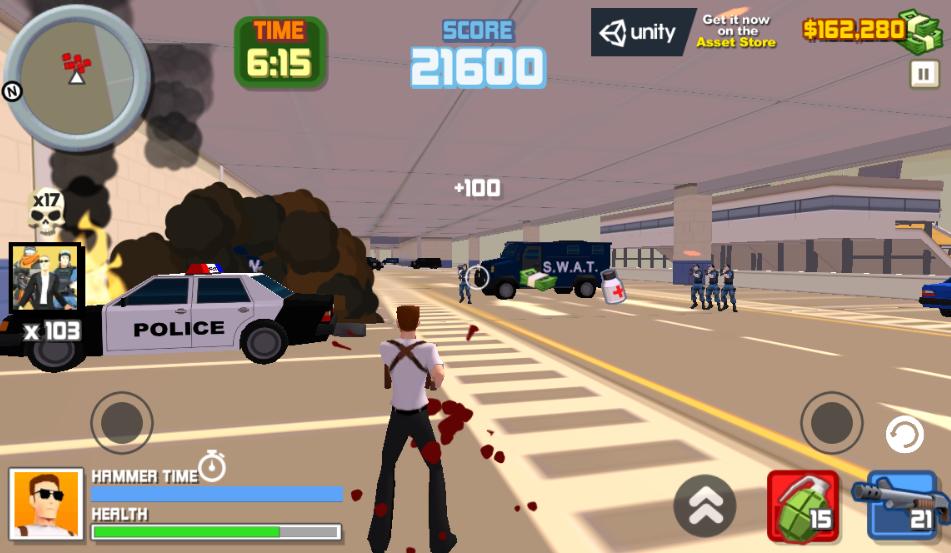The width and height of the screenshot is (951, 553).
Task: Select the gang members portrait icon
Action: 45,277
